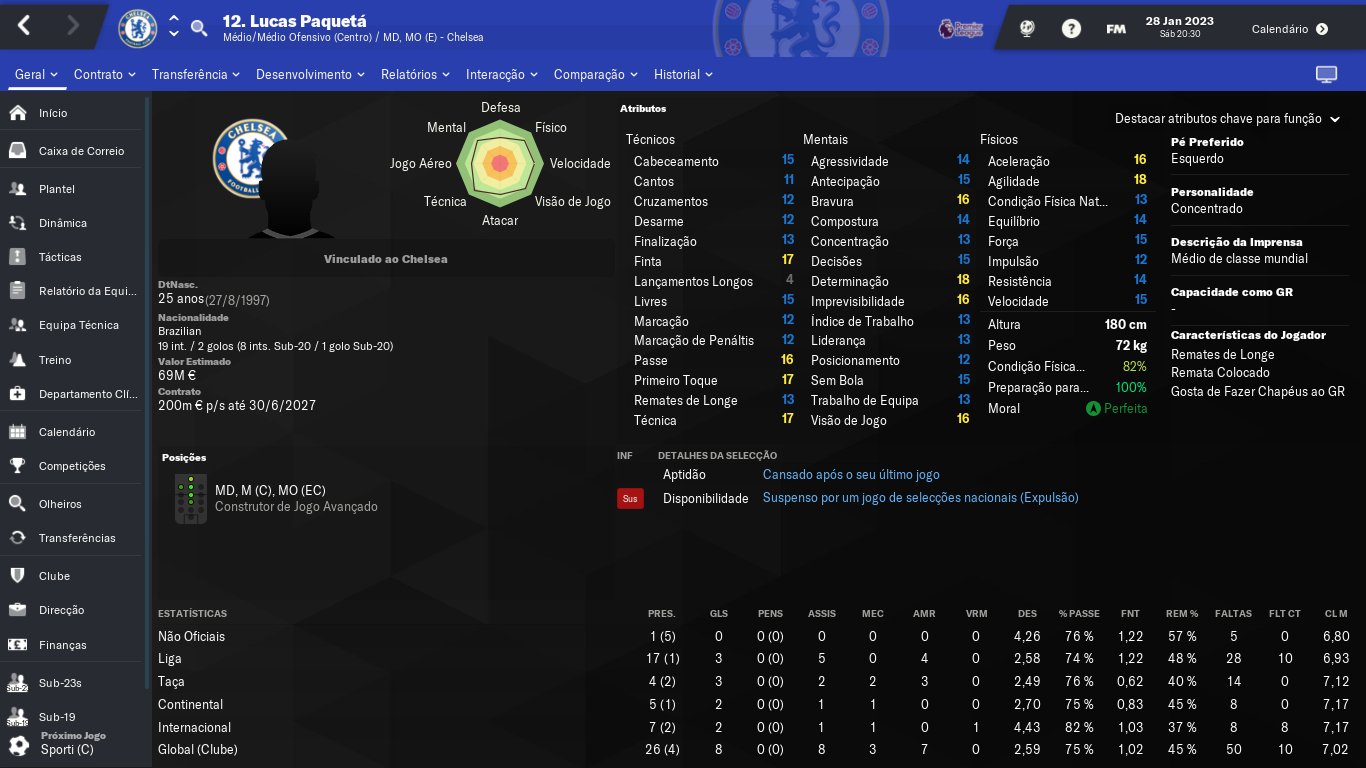This screenshot has width=1366, height=768.
Task: Open the Tácticas sidebar entry
Action: pos(60,257)
